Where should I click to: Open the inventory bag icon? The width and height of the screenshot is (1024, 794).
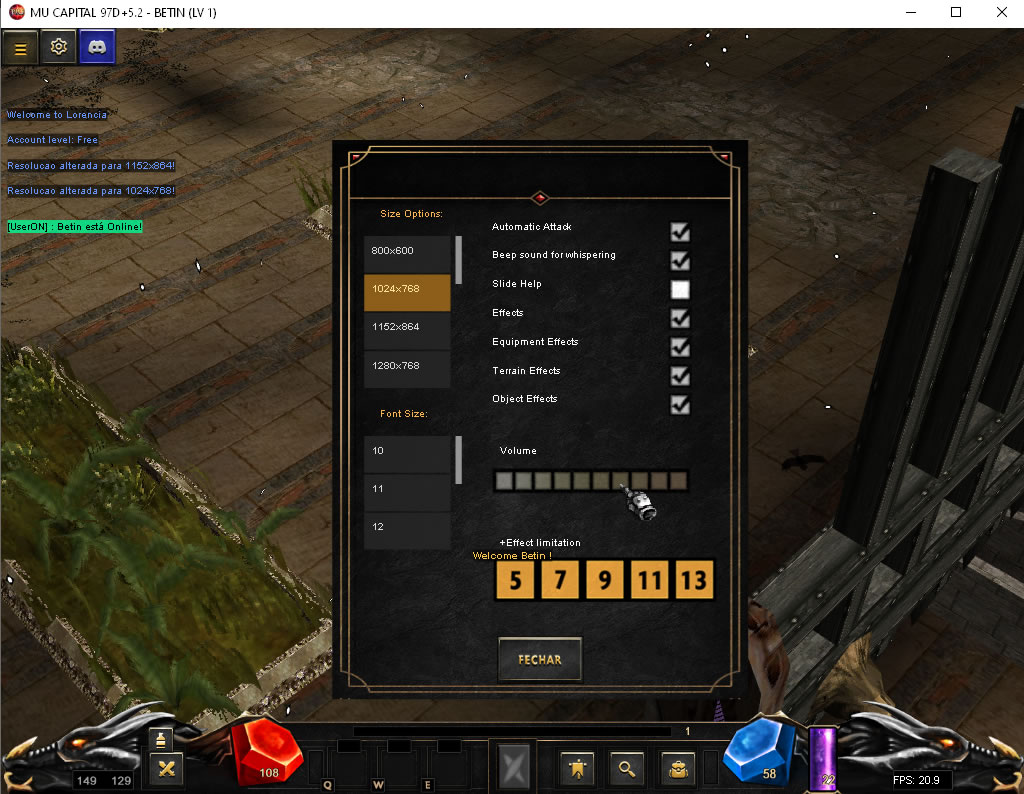click(x=677, y=768)
